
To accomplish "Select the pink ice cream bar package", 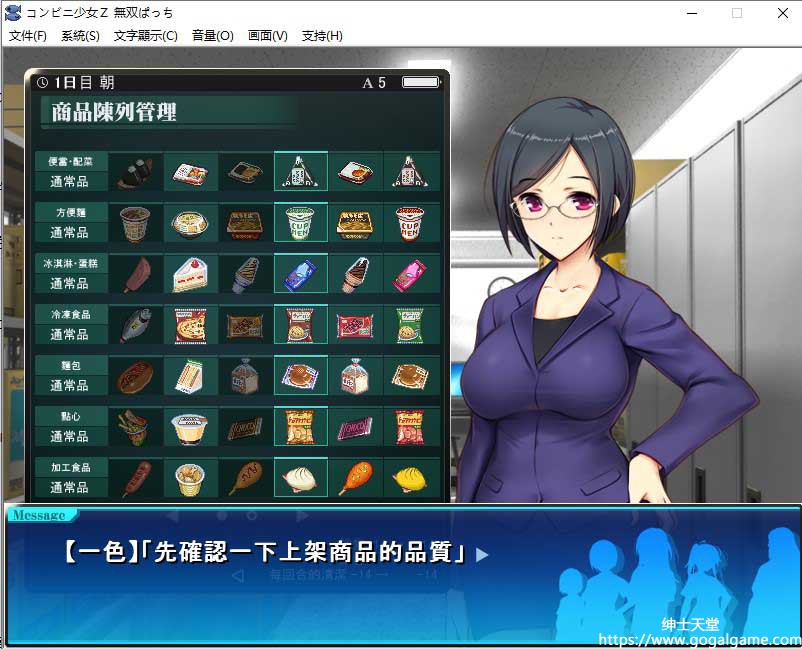I will tap(410, 274).
